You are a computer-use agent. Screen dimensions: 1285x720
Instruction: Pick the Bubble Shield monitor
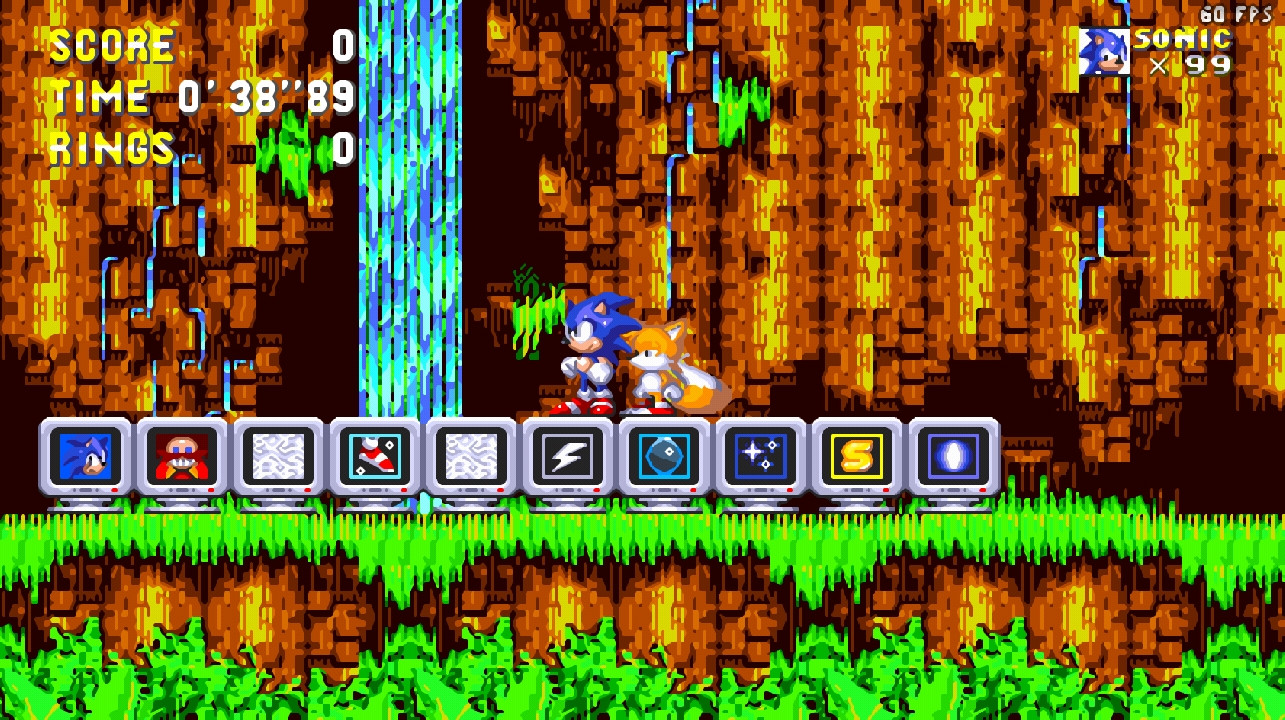point(663,457)
